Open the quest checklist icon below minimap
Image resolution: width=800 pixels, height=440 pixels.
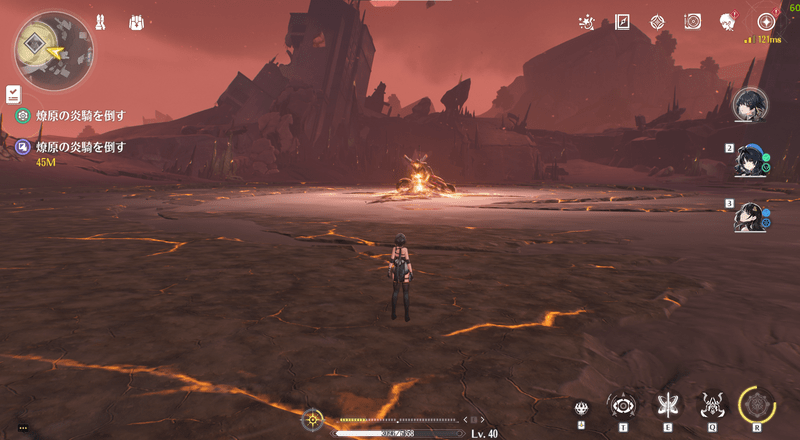tap(12, 93)
